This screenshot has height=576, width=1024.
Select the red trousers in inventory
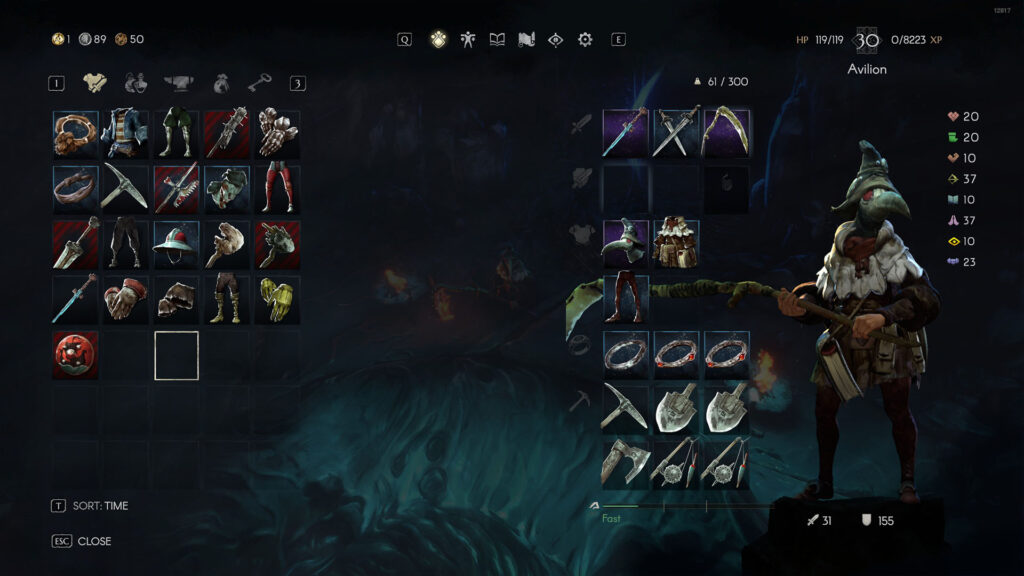277,189
